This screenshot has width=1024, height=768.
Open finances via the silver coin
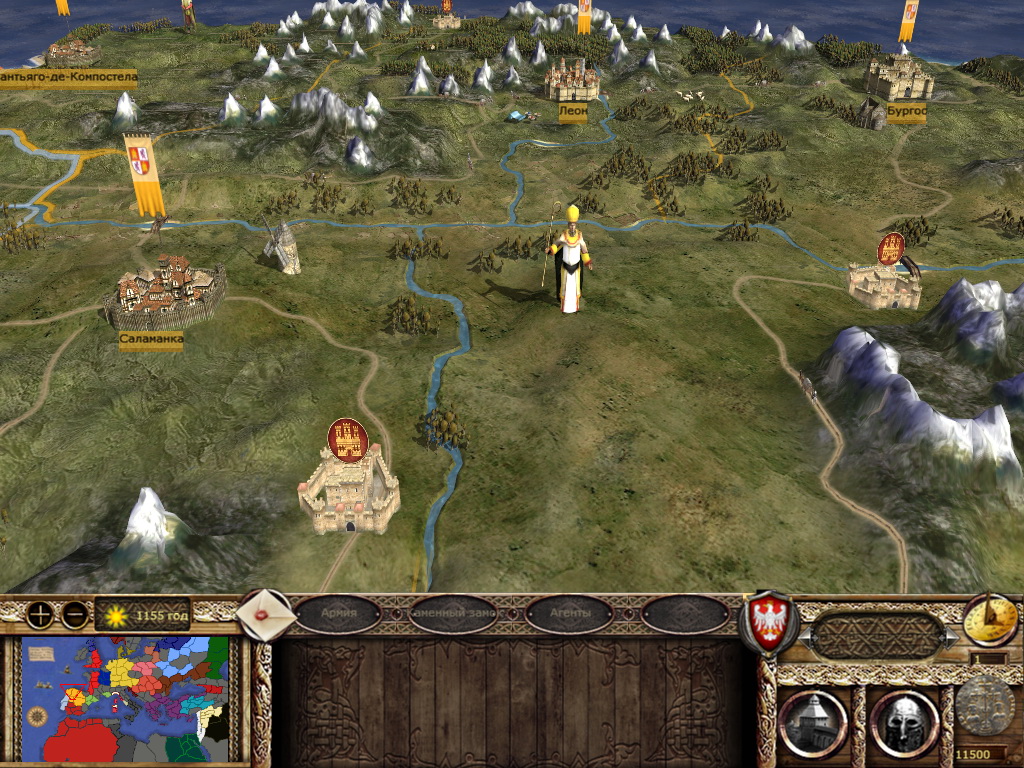[984, 710]
